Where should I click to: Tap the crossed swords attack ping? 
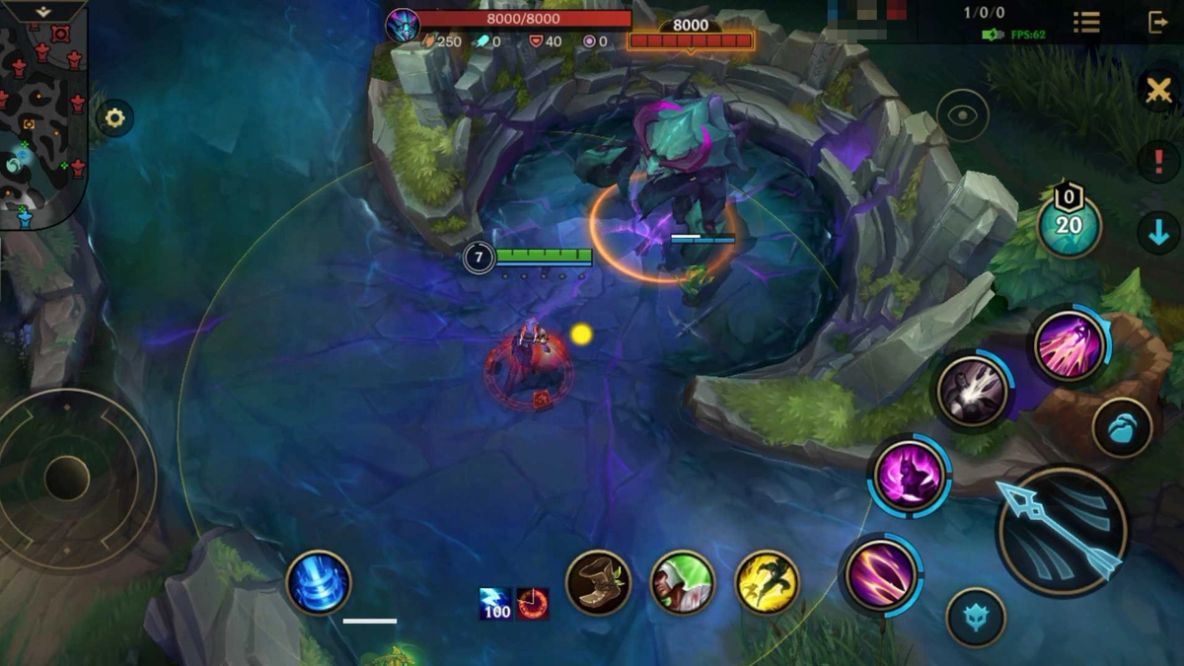[1159, 91]
